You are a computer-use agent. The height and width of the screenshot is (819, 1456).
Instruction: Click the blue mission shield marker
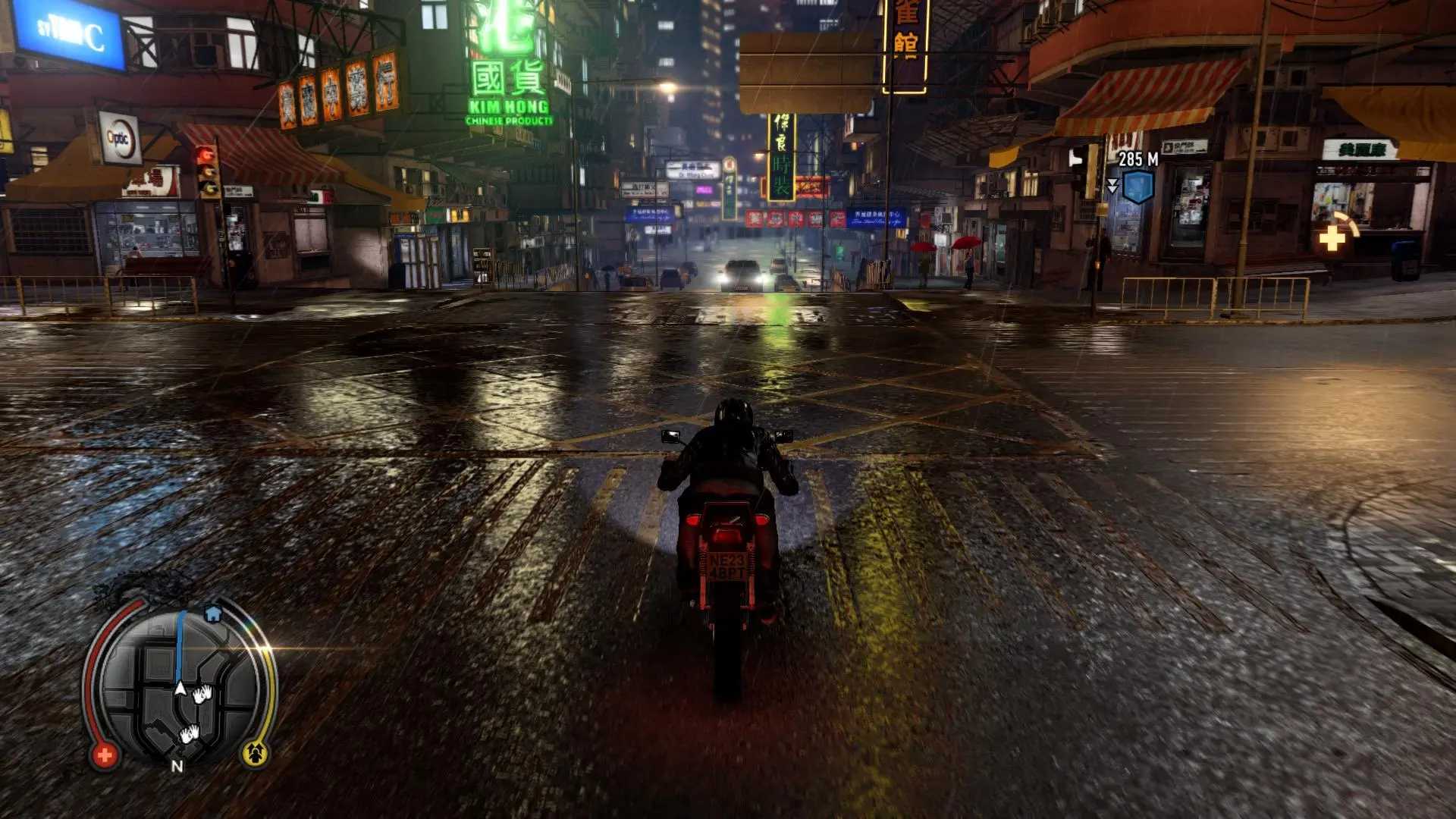[x=1137, y=185]
